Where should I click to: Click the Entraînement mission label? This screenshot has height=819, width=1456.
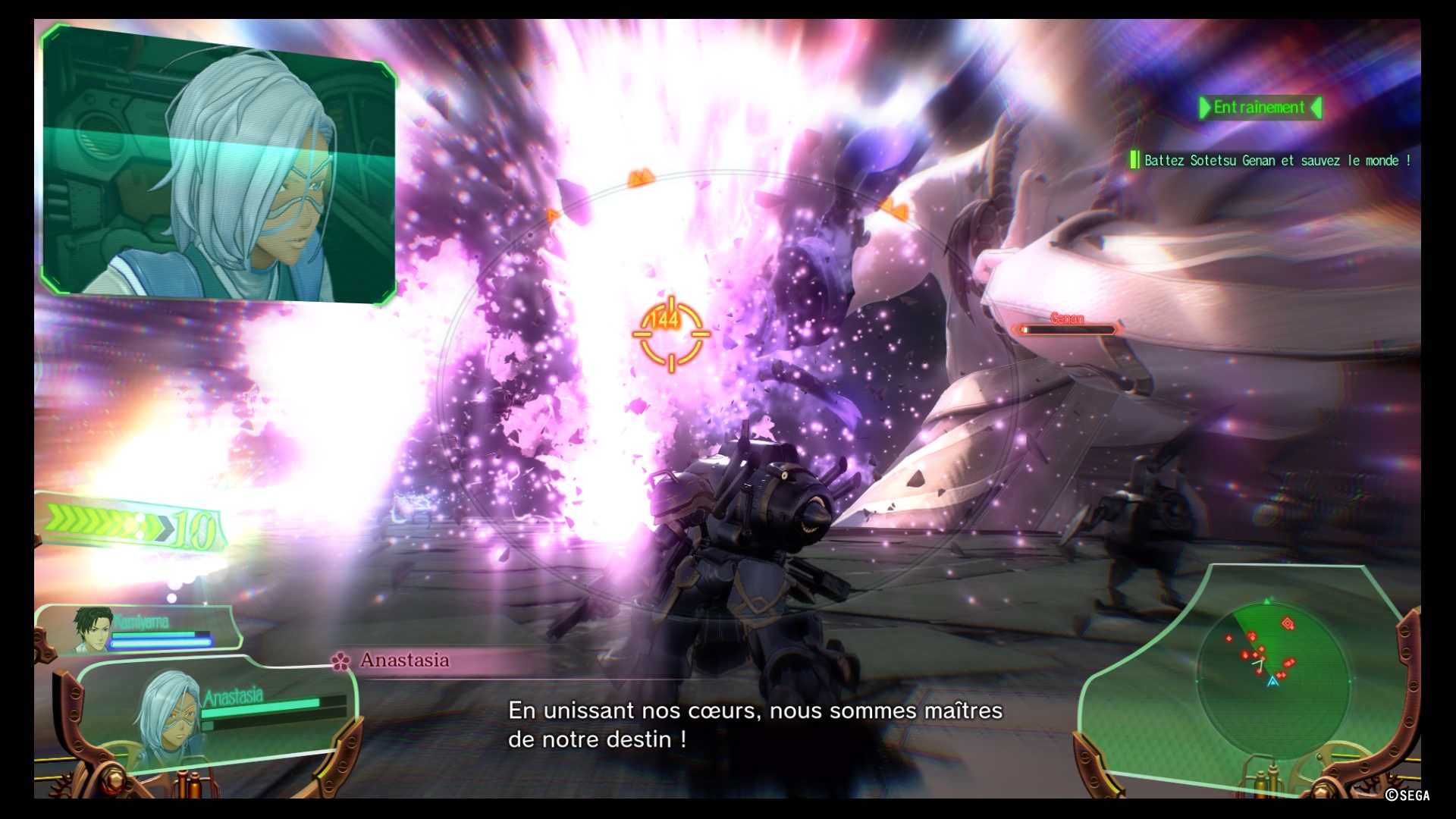tap(1260, 108)
